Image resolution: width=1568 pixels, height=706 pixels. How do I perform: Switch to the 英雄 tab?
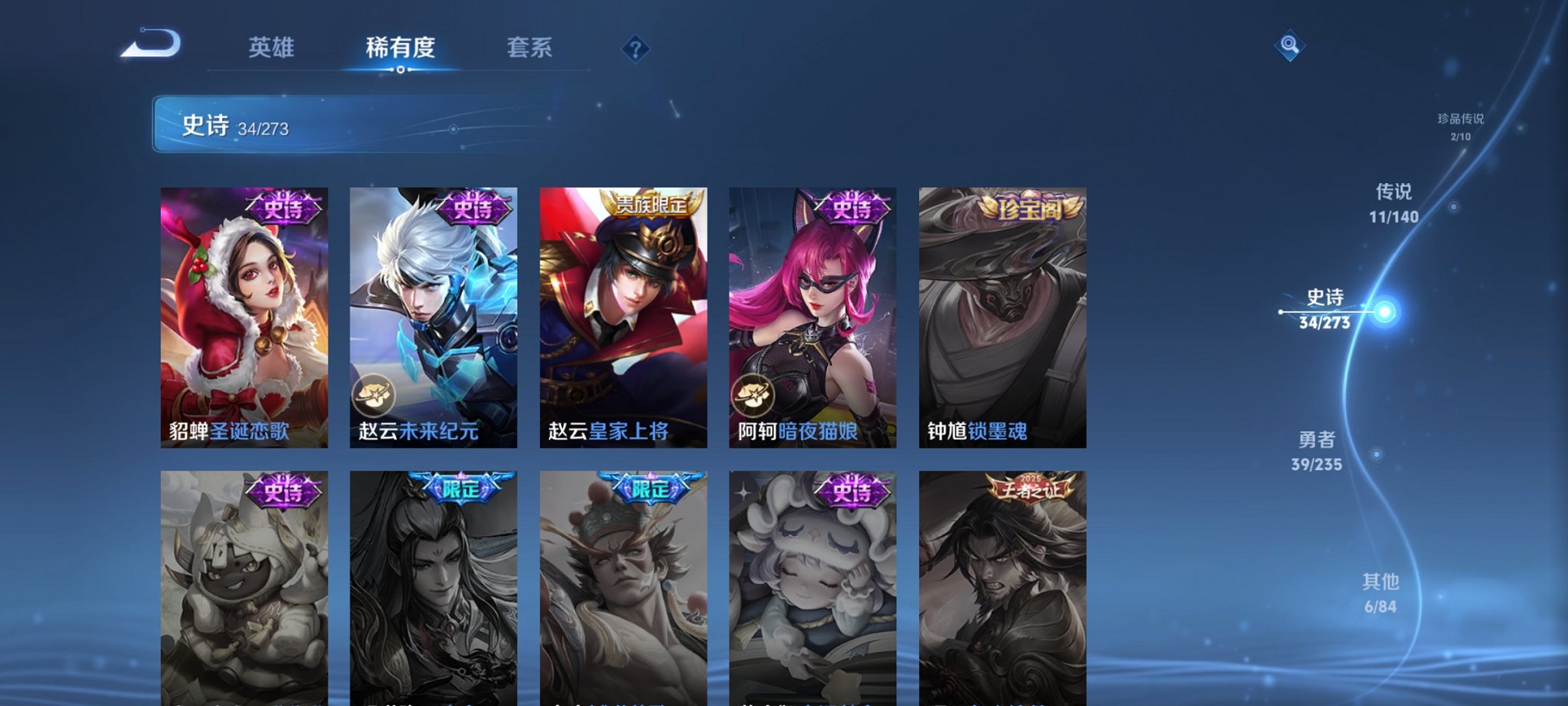pos(272,46)
